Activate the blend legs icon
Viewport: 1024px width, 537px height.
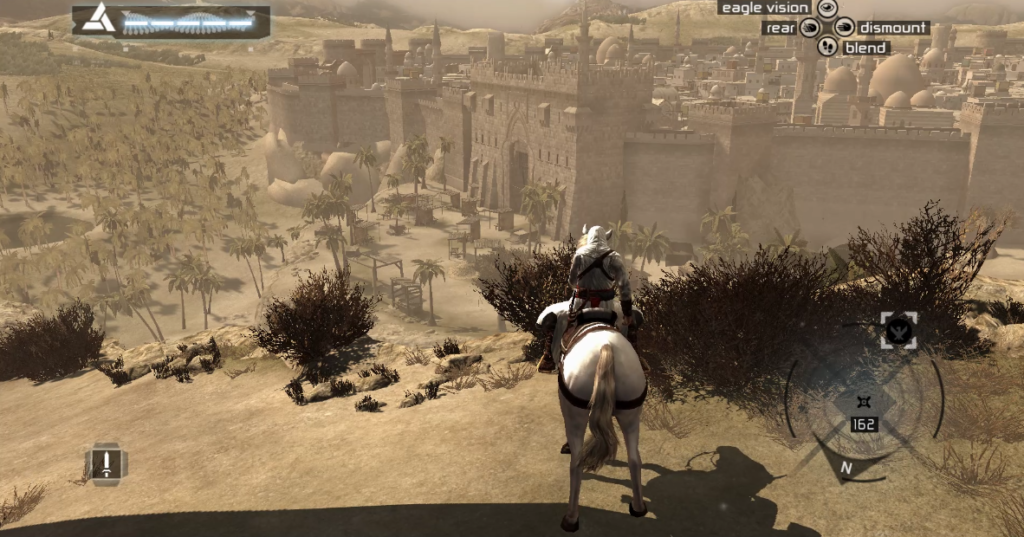[x=827, y=47]
